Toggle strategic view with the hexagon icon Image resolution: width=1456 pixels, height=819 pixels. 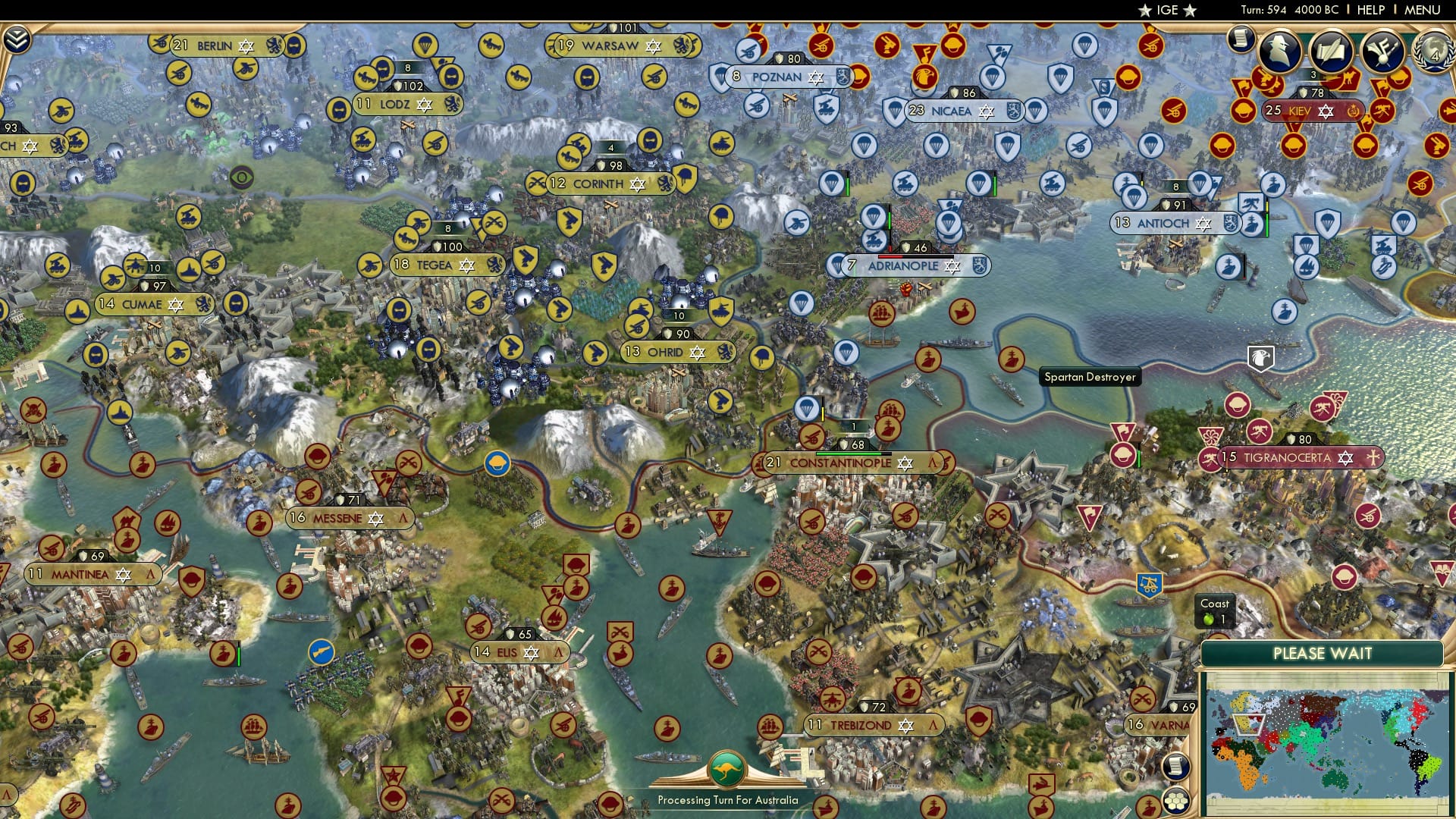click(x=1176, y=800)
